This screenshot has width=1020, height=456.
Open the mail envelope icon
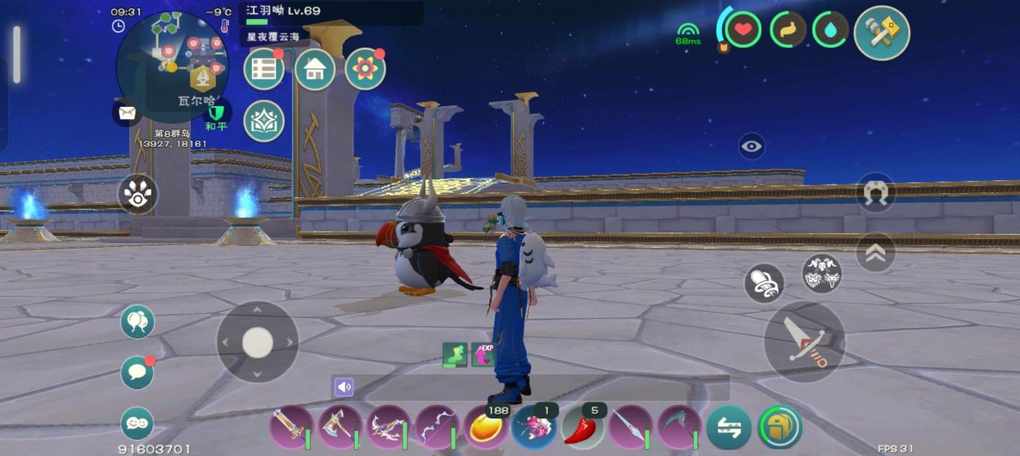(x=127, y=112)
